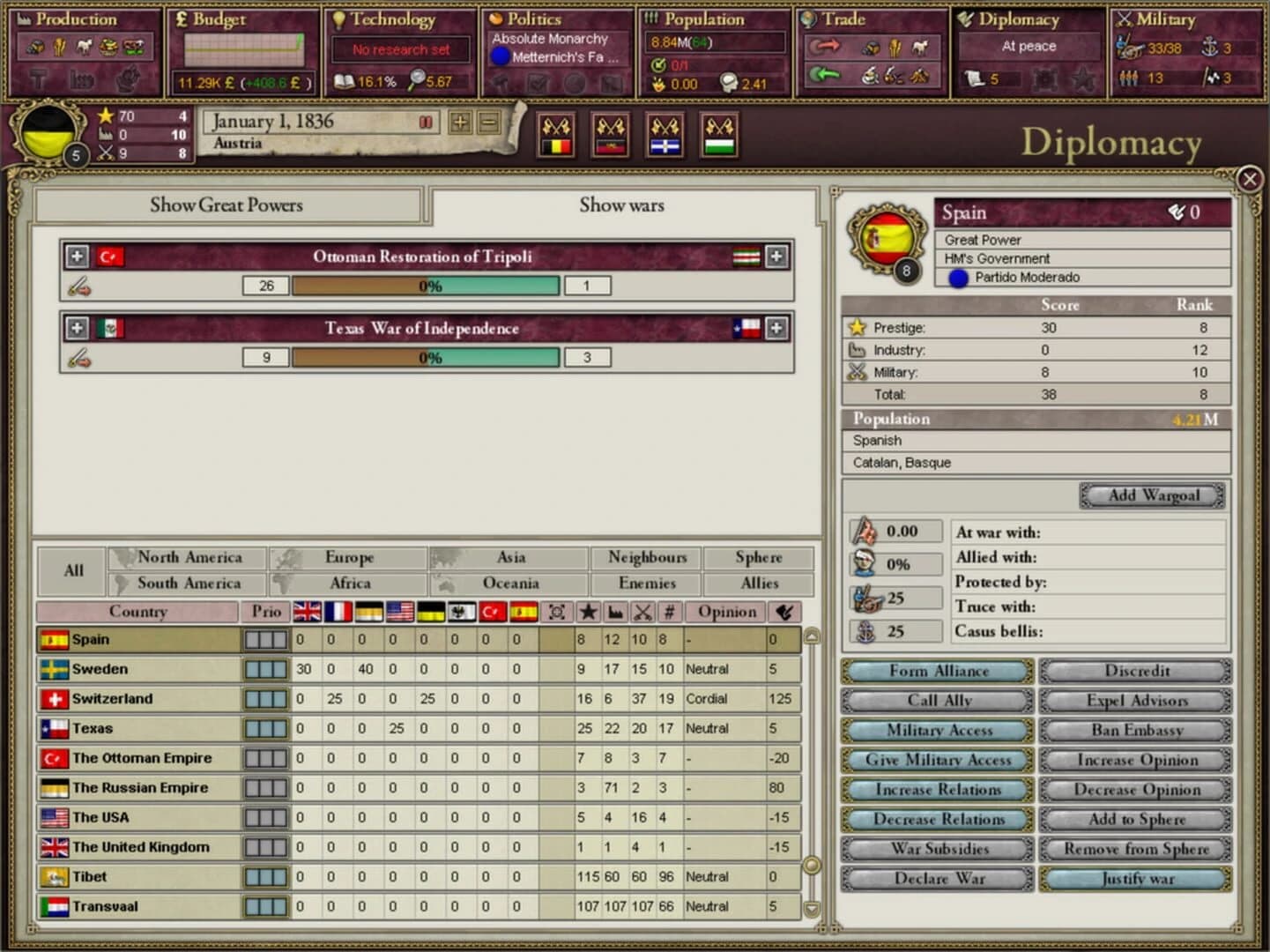Screen dimensions: 1270x952
Task: Expand the attacker side of Ottoman Restoration of Tripoli
Action: coord(77,257)
